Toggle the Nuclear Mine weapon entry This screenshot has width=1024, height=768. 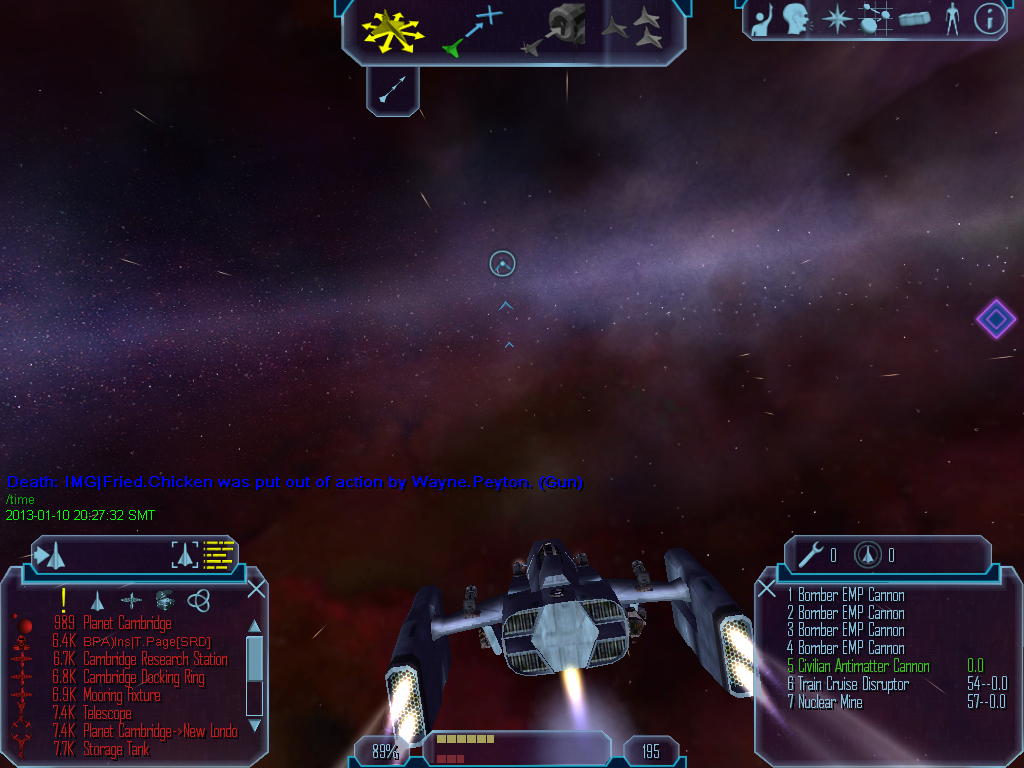830,702
